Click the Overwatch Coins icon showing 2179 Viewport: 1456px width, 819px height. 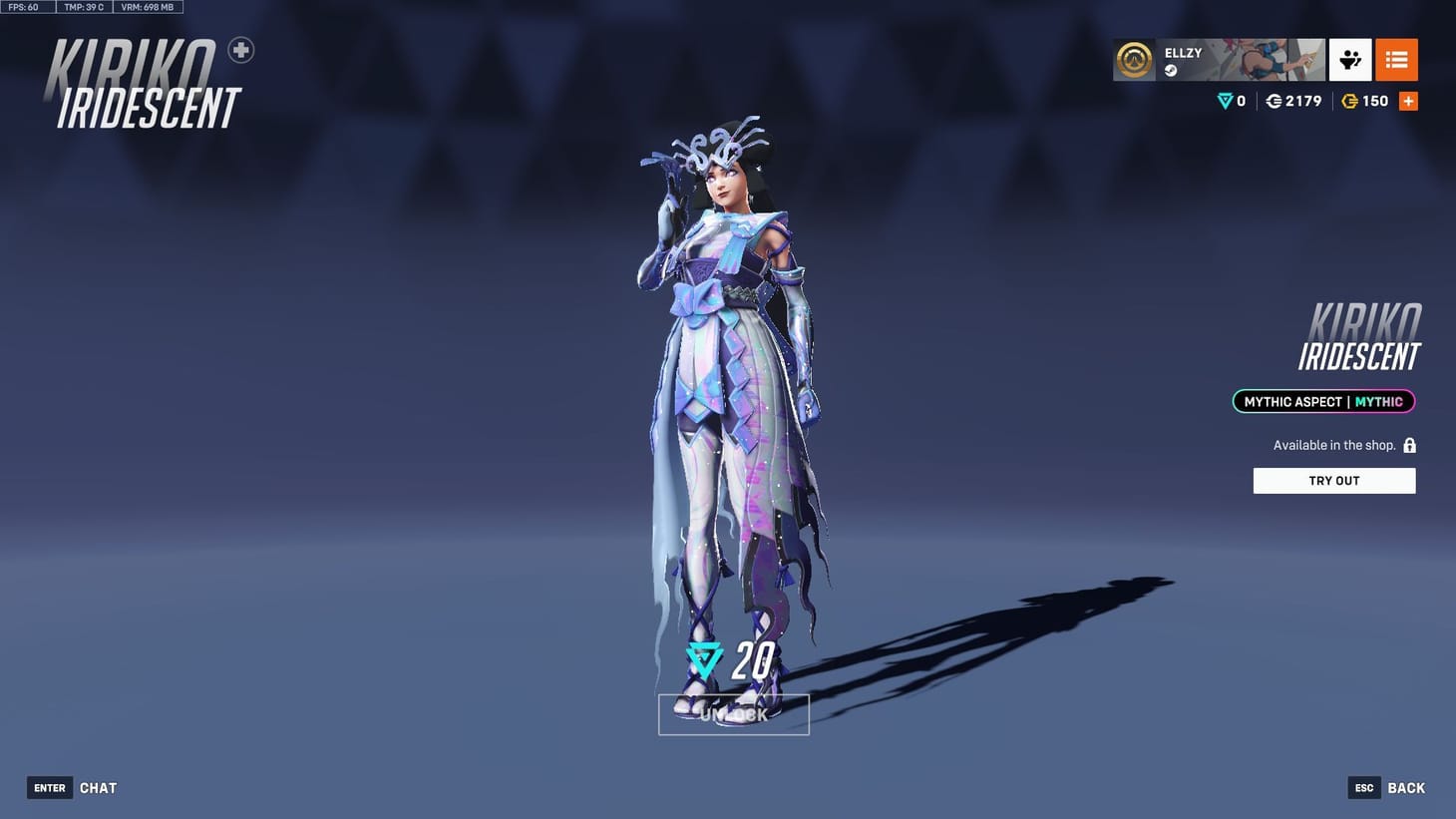pyautogui.click(x=1274, y=101)
